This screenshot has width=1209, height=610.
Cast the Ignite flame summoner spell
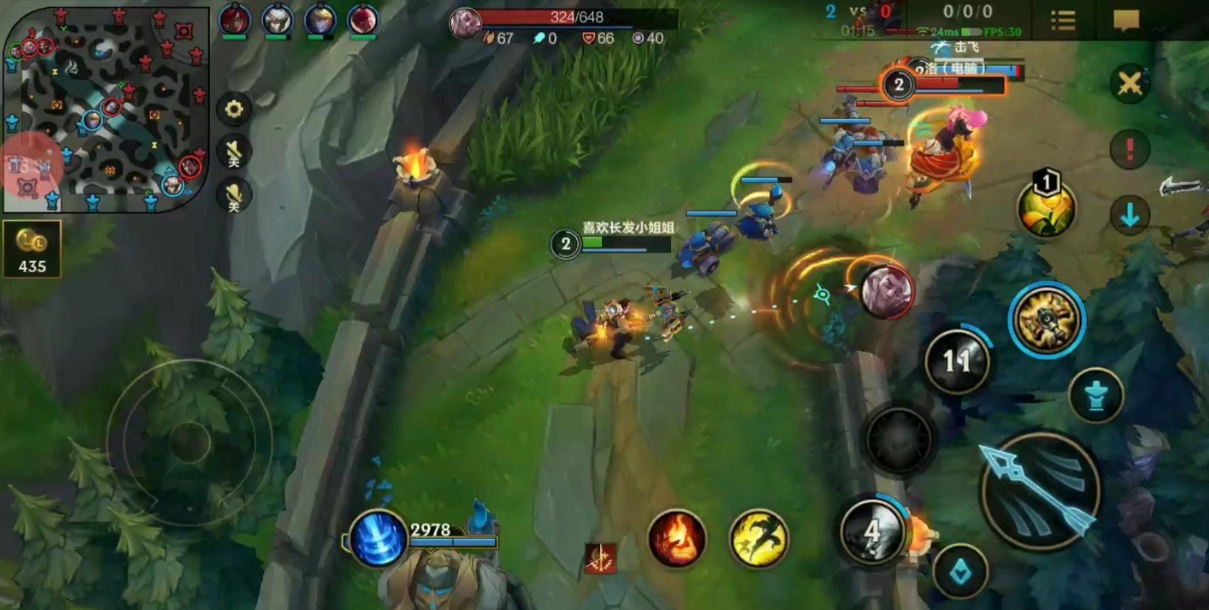tap(677, 538)
